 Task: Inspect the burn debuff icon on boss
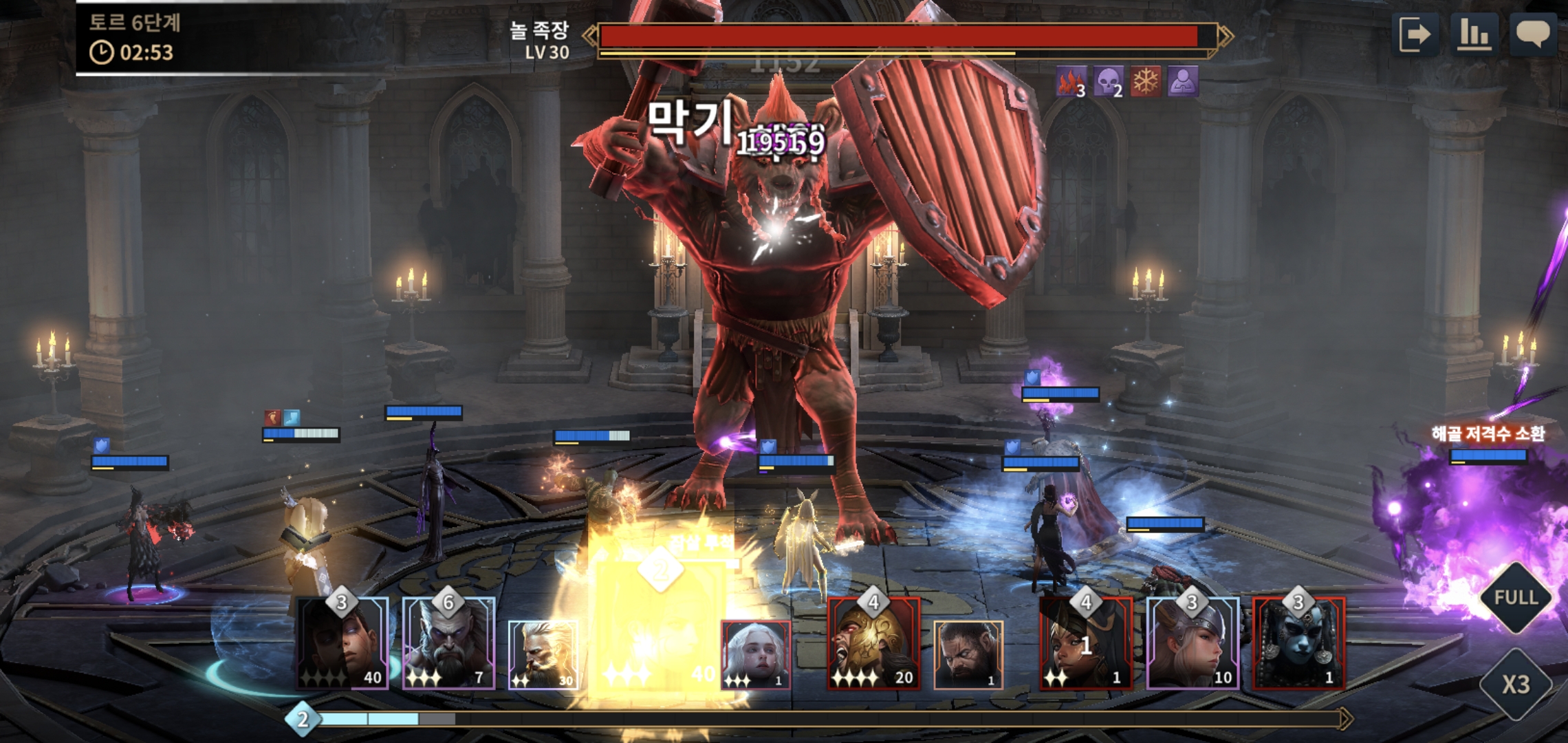[1070, 83]
